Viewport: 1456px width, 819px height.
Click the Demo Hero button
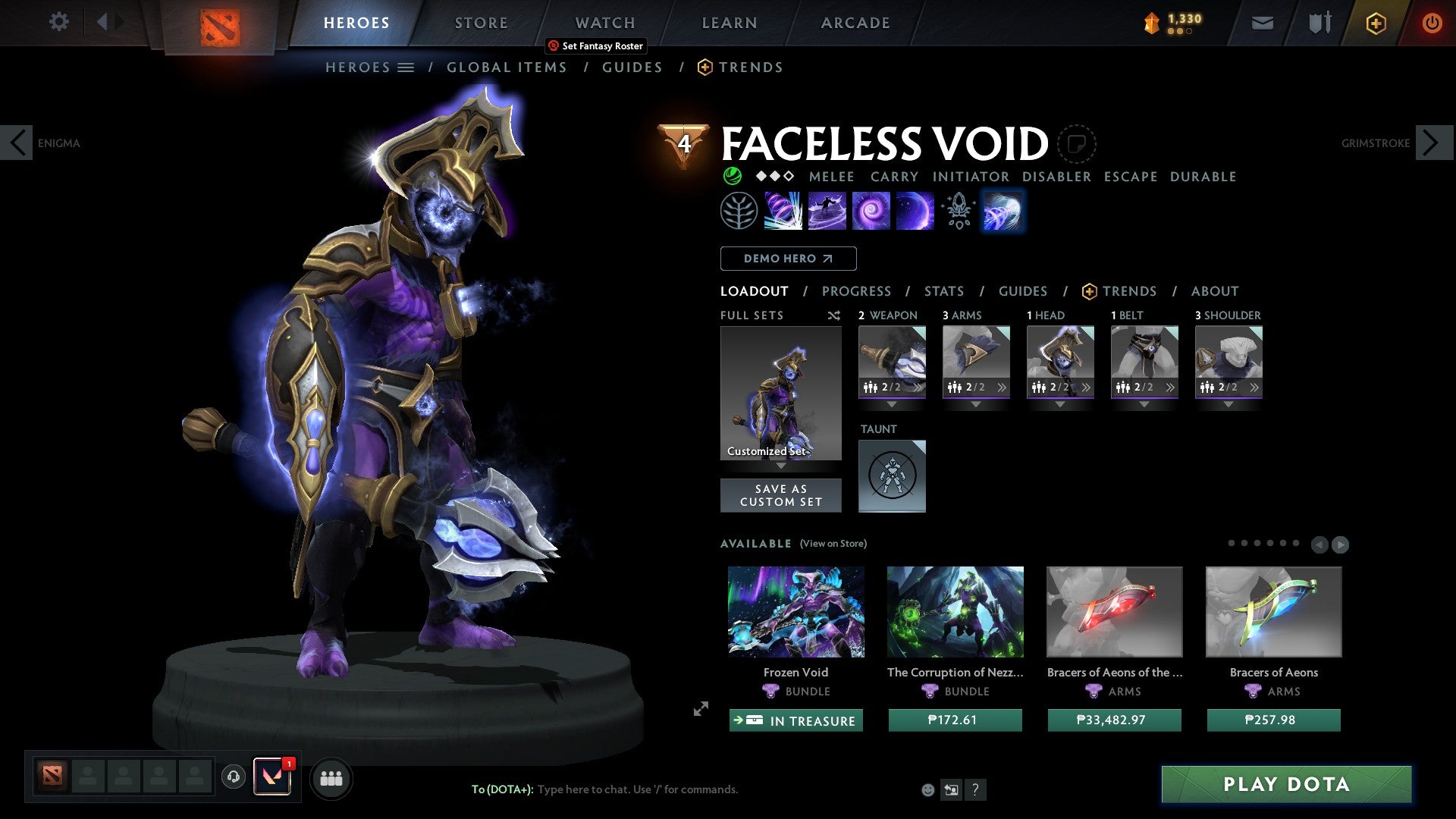tap(788, 258)
